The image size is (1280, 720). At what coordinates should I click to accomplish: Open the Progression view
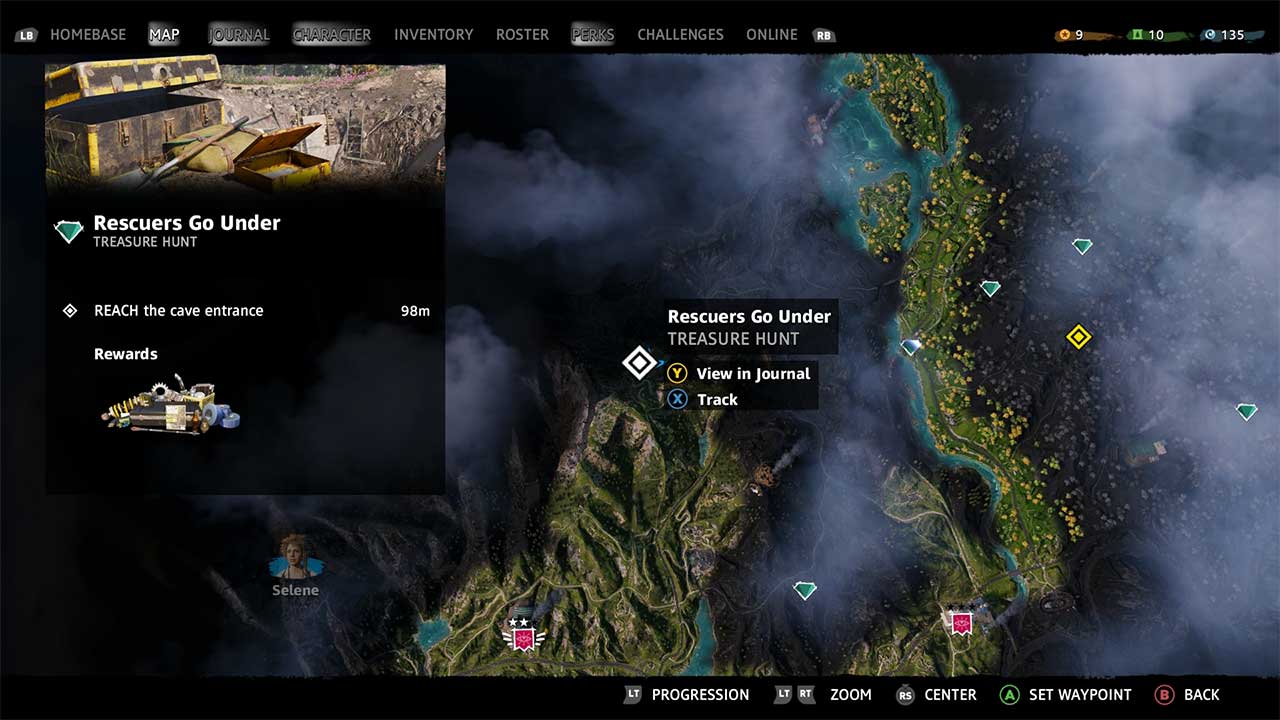(700, 694)
